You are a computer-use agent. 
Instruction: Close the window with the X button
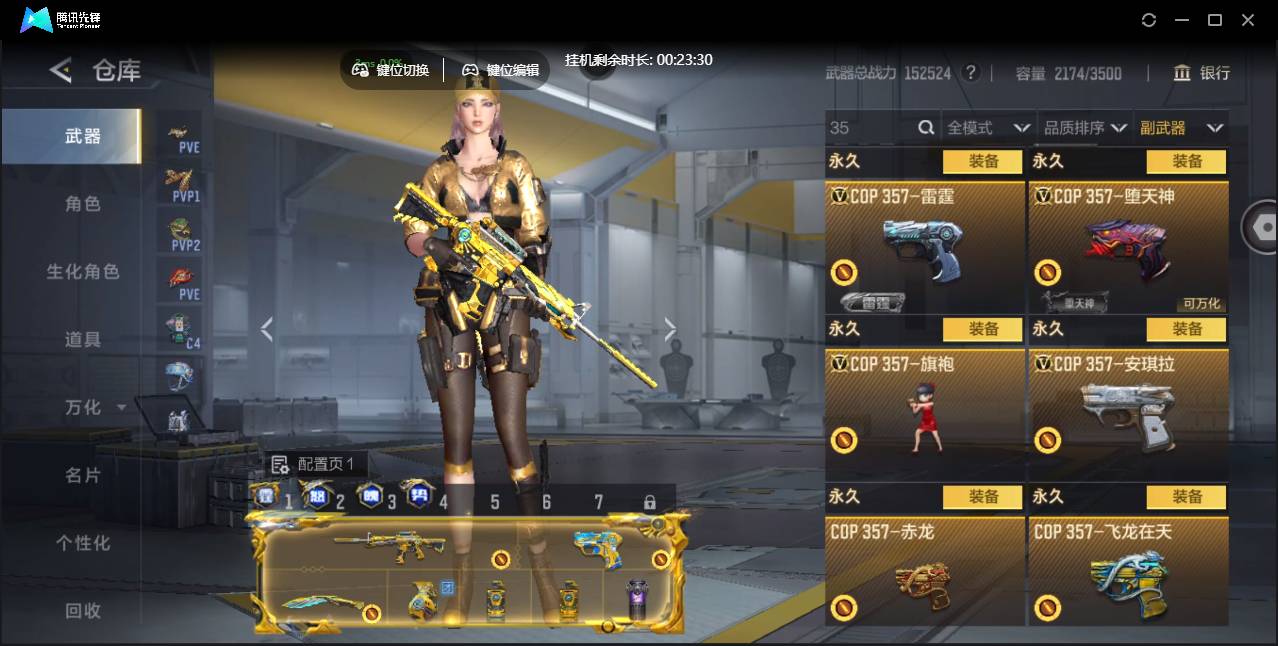tap(1248, 20)
